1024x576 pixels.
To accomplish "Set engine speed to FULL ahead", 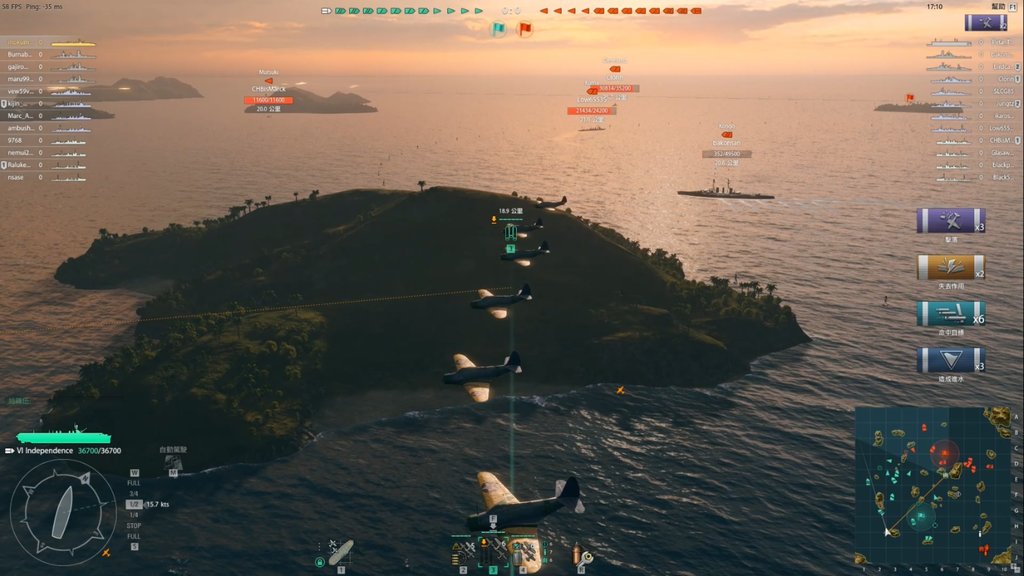I will click(134, 482).
